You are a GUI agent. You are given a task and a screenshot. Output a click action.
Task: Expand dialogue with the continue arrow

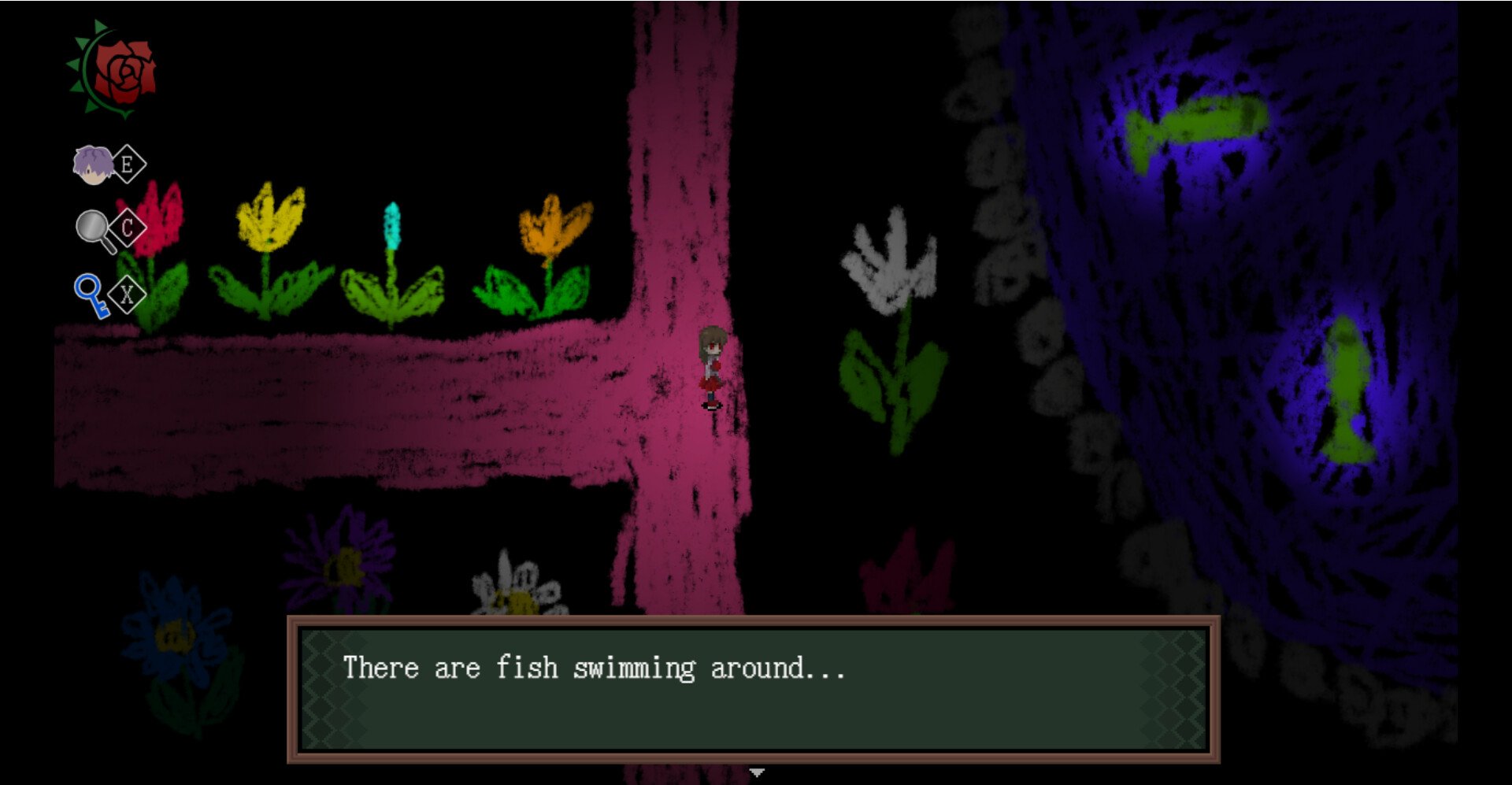click(x=758, y=774)
